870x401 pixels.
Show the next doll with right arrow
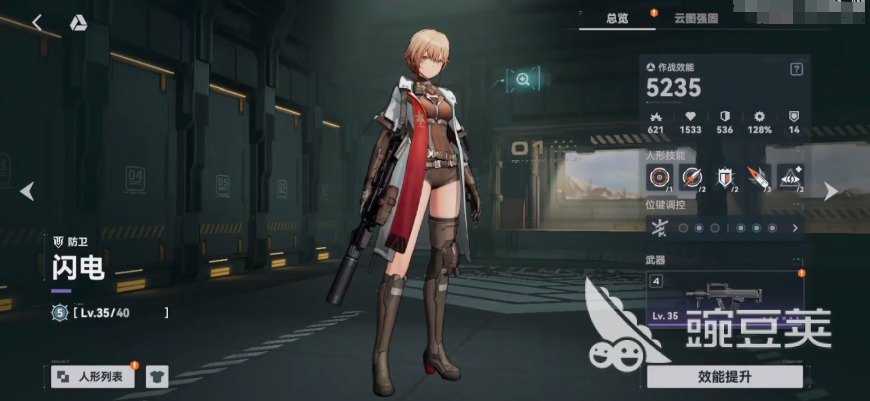[830, 191]
